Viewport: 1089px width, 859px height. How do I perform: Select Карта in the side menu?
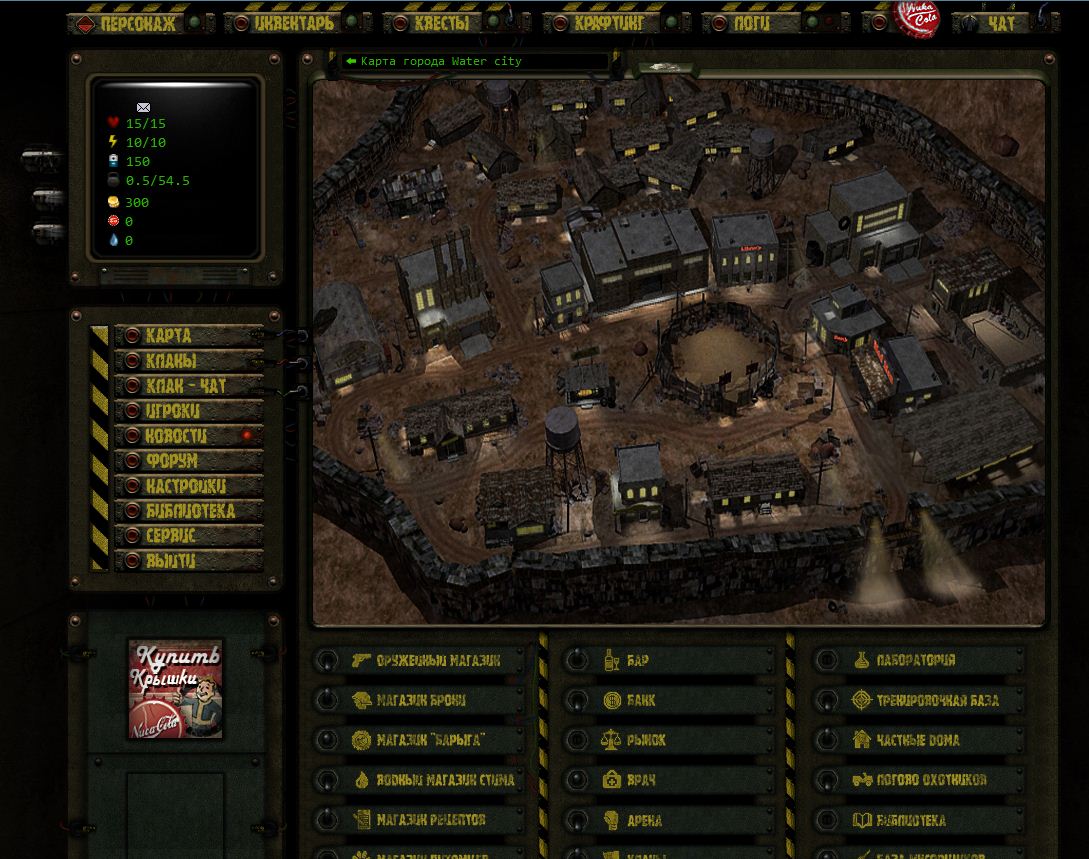click(188, 336)
